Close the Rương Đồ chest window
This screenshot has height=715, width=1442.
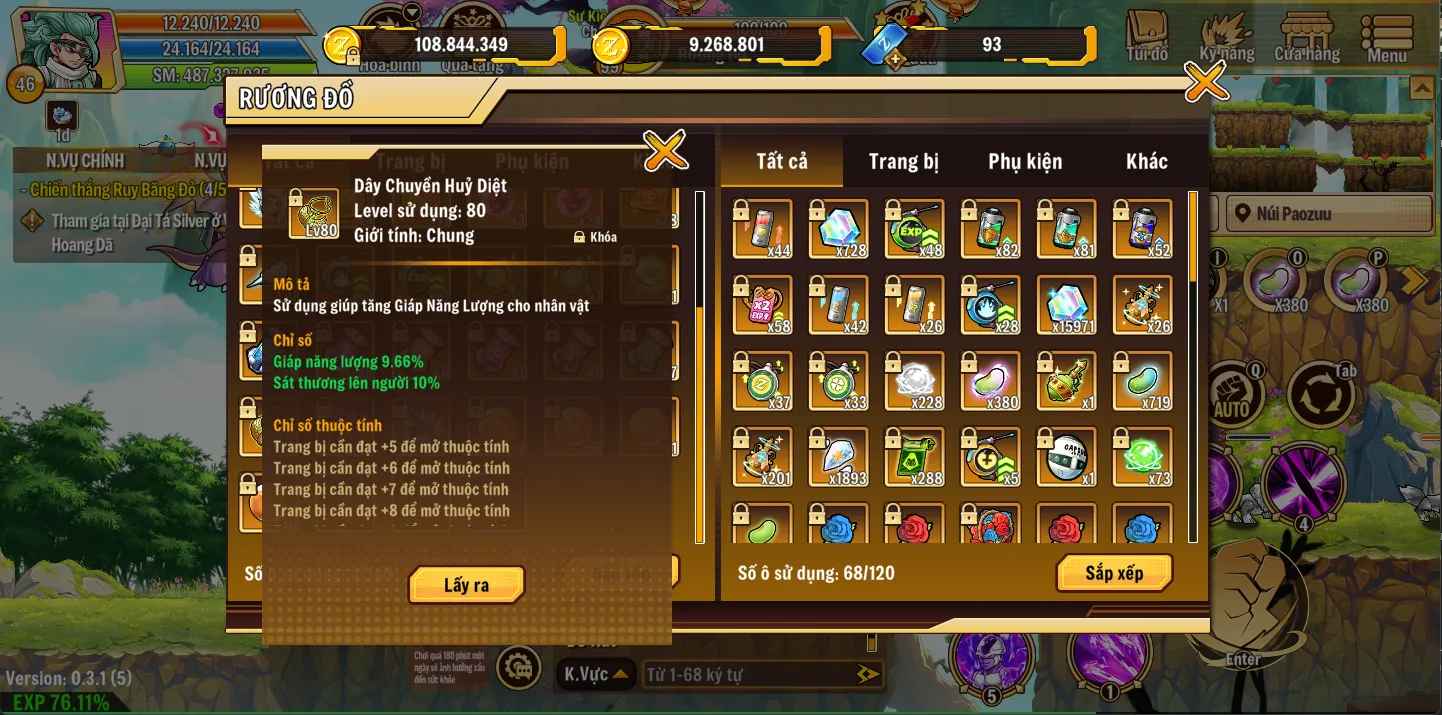tap(1206, 82)
